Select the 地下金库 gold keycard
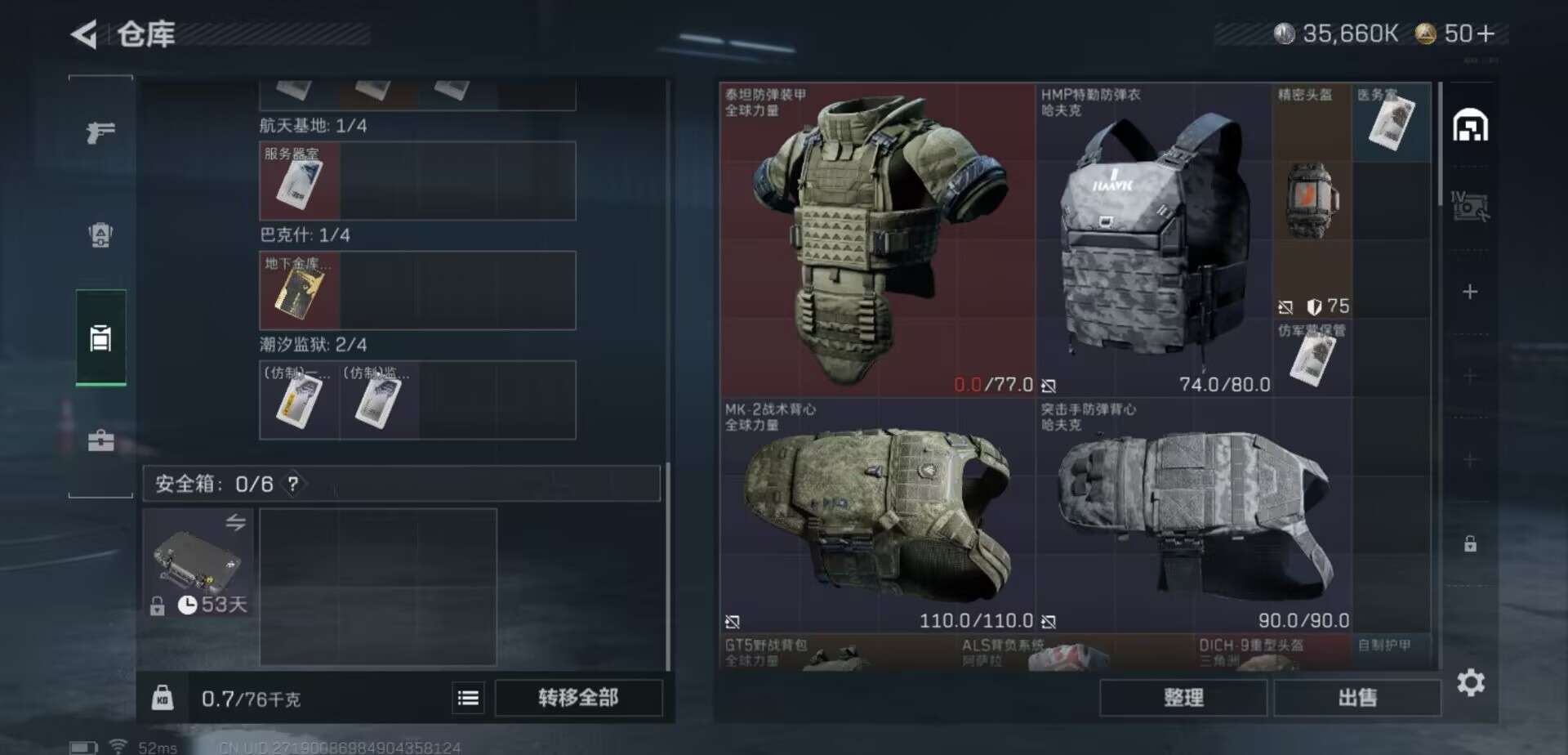Screen dimensions: 1568x755 click(299, 291)
